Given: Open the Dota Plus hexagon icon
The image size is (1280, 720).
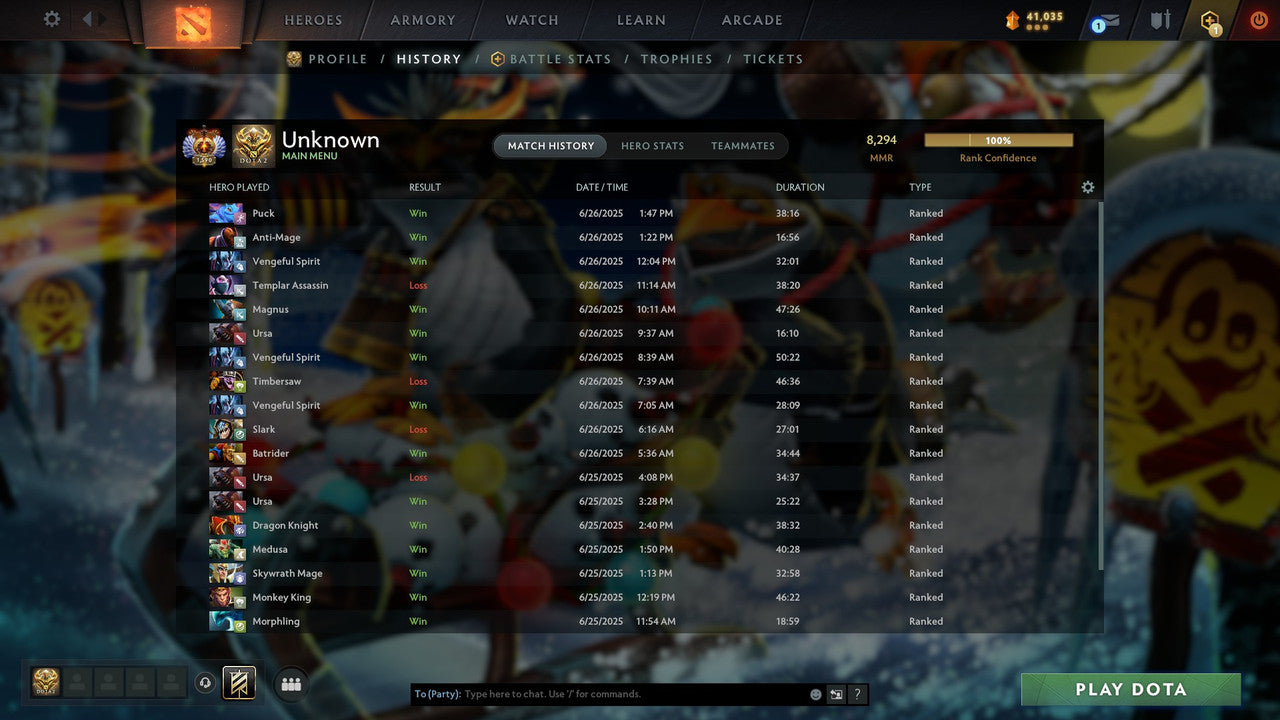Looking at the screenshot, I should 1211,17.
